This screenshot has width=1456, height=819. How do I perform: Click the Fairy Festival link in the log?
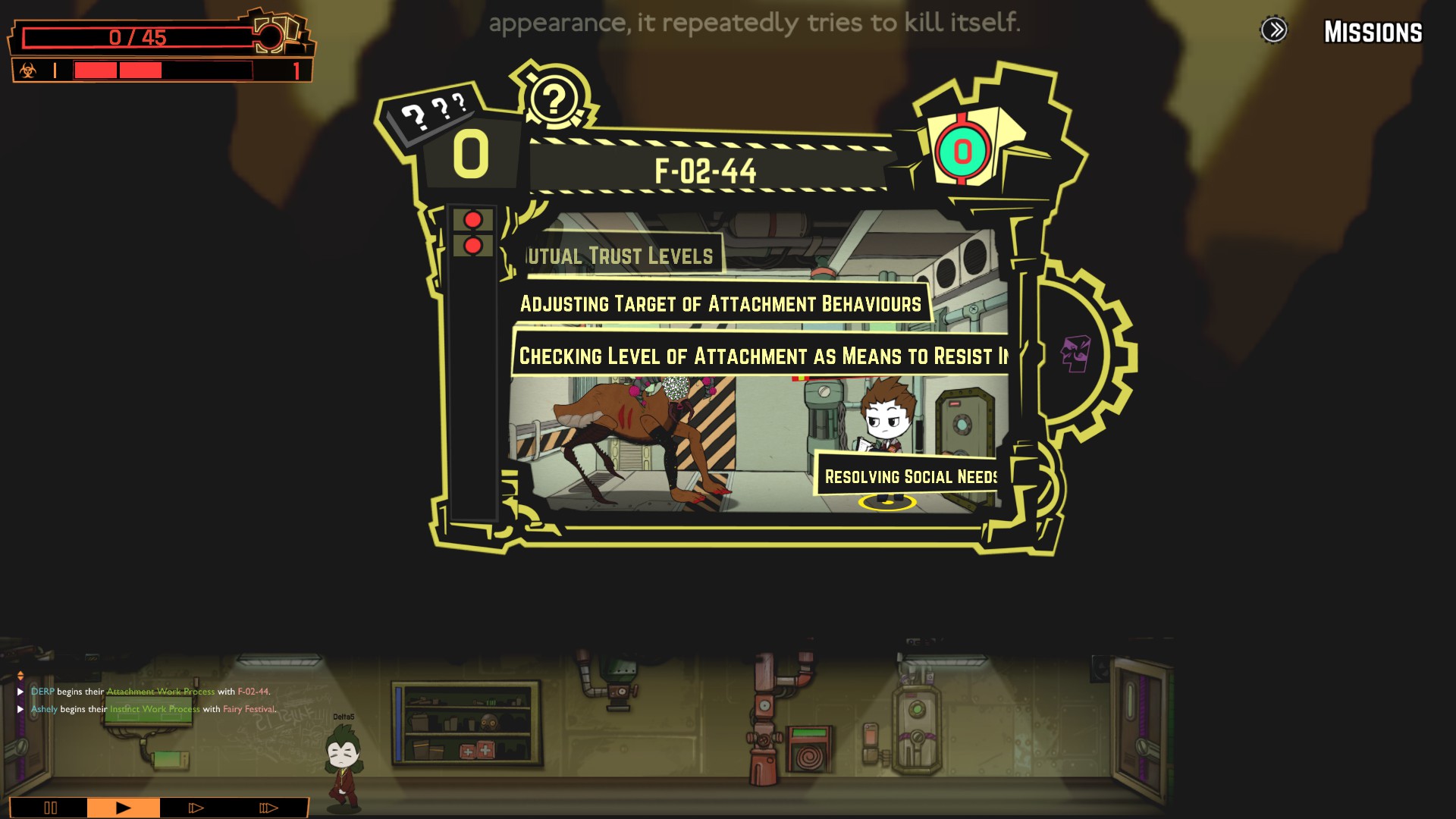249,710
